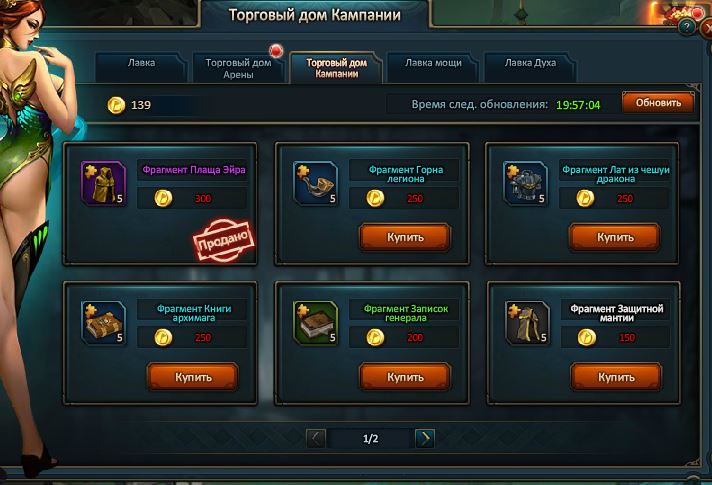Go to the Лавка Духа tab
The height and width of the screenshot is (485, 712).
(x=529, y=67)
